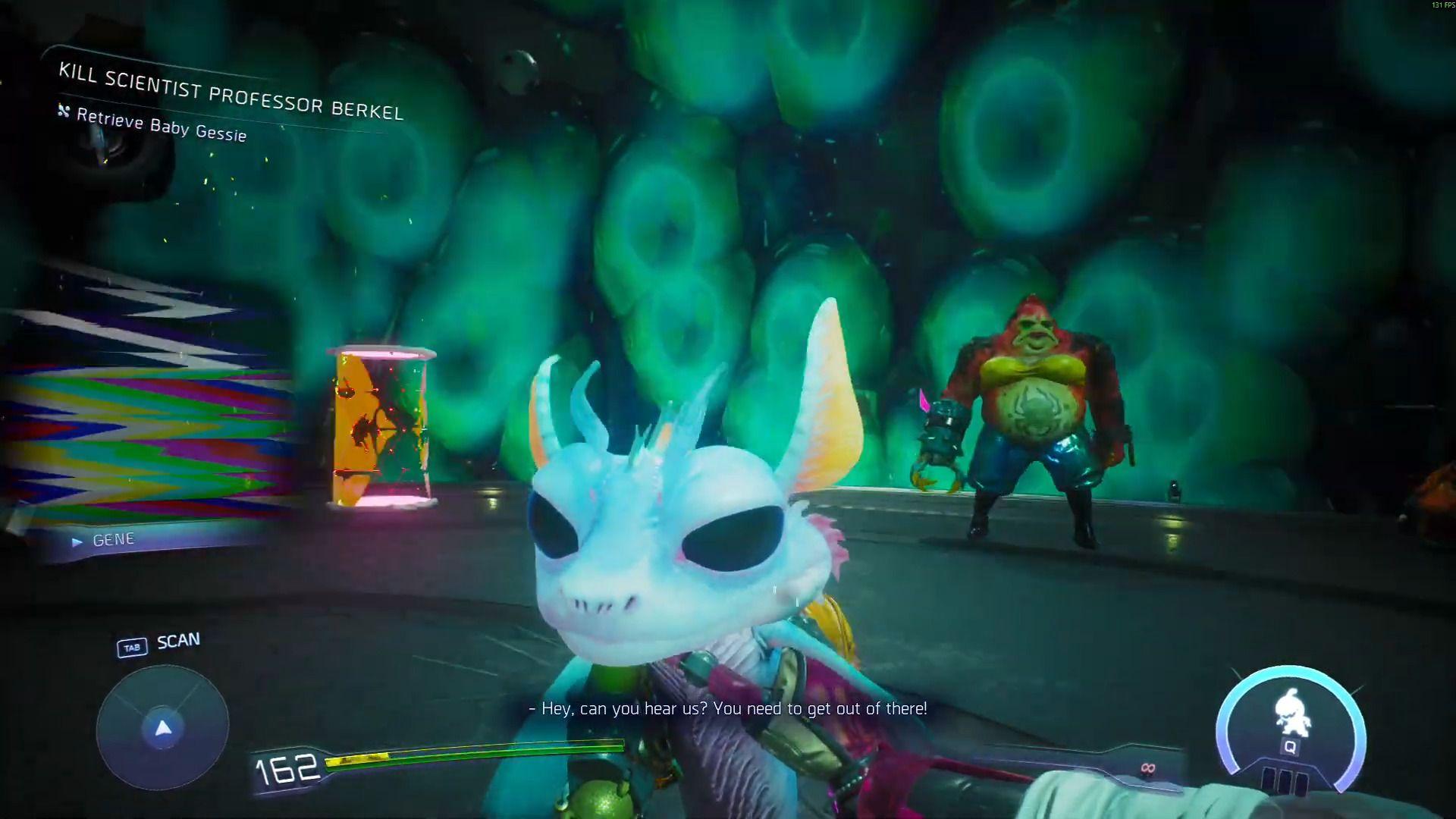
Task: Click the objective marker icon beside Retrieve Baby Gessie
Action: coord(62,111)
